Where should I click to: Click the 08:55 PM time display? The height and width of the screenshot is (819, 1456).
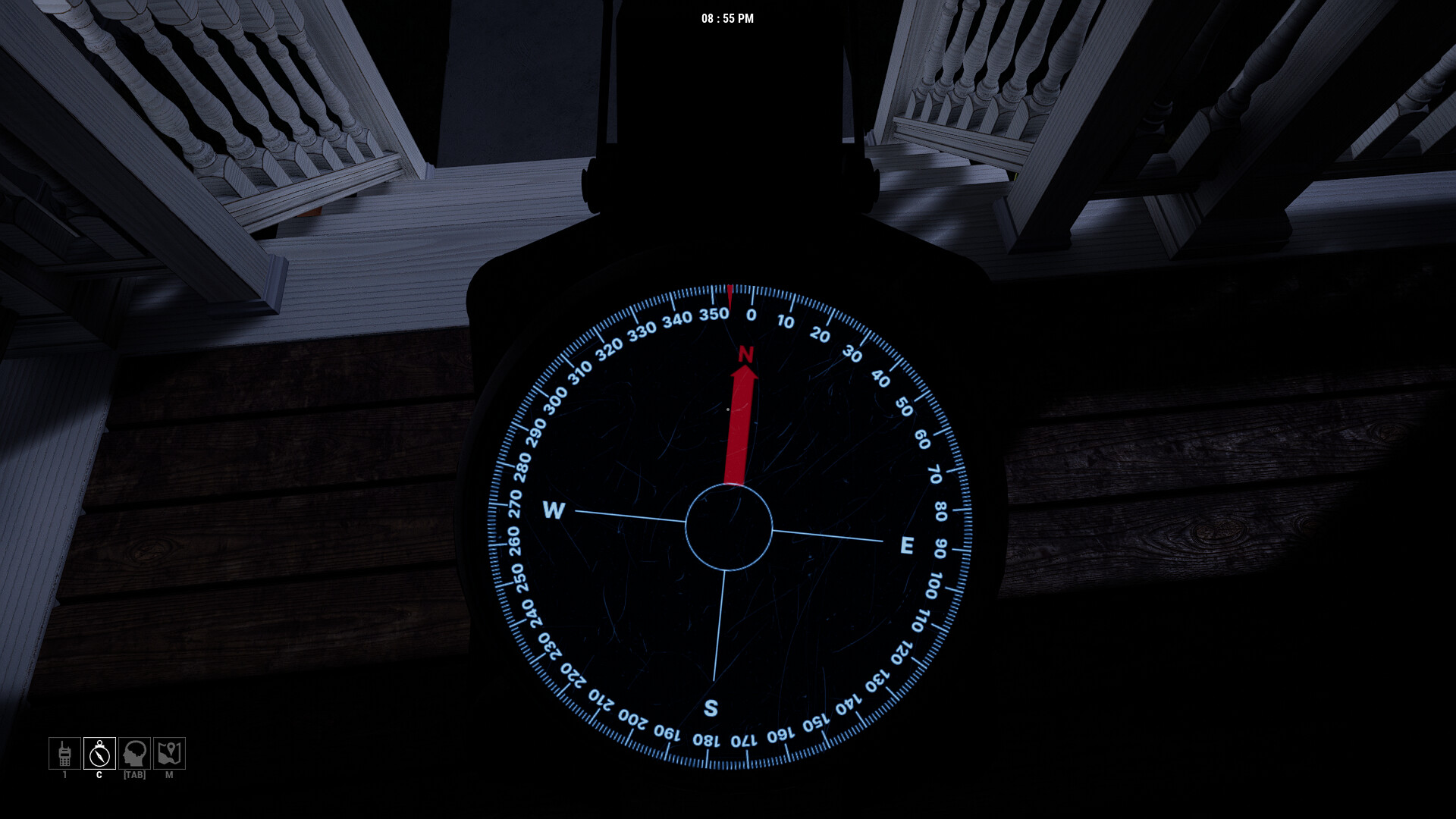(727, 19)
